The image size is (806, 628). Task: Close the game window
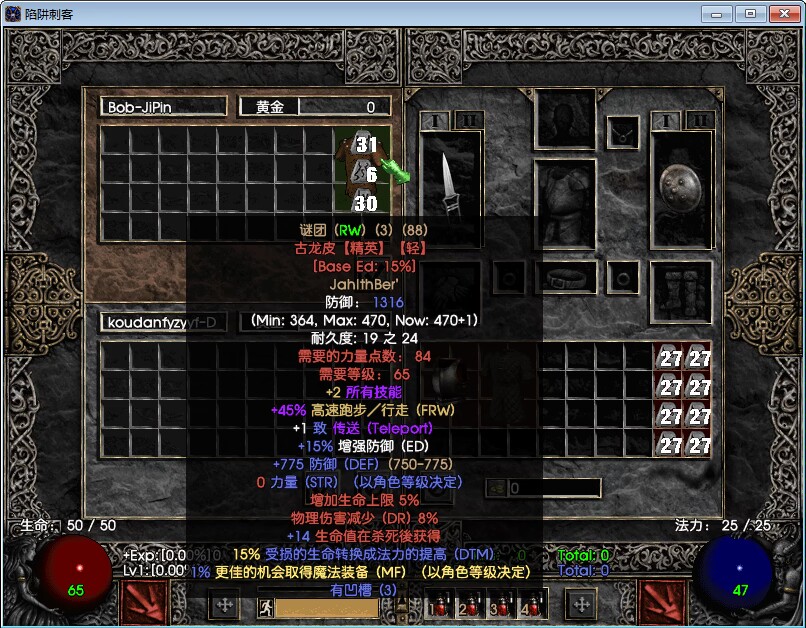[x=780, y=14]
